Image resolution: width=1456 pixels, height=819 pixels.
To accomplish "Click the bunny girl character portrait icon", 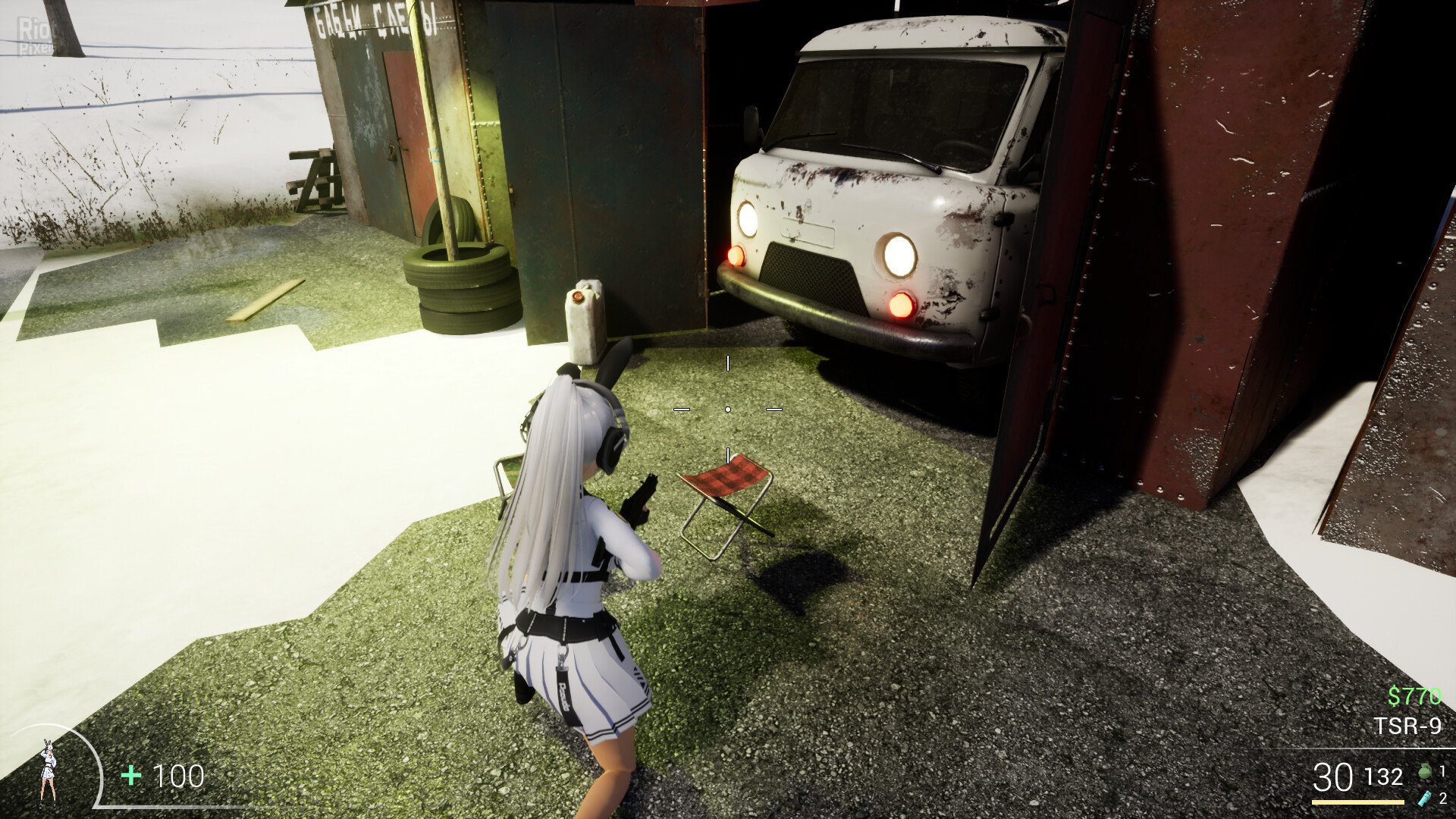I will [x=49, y=770].
